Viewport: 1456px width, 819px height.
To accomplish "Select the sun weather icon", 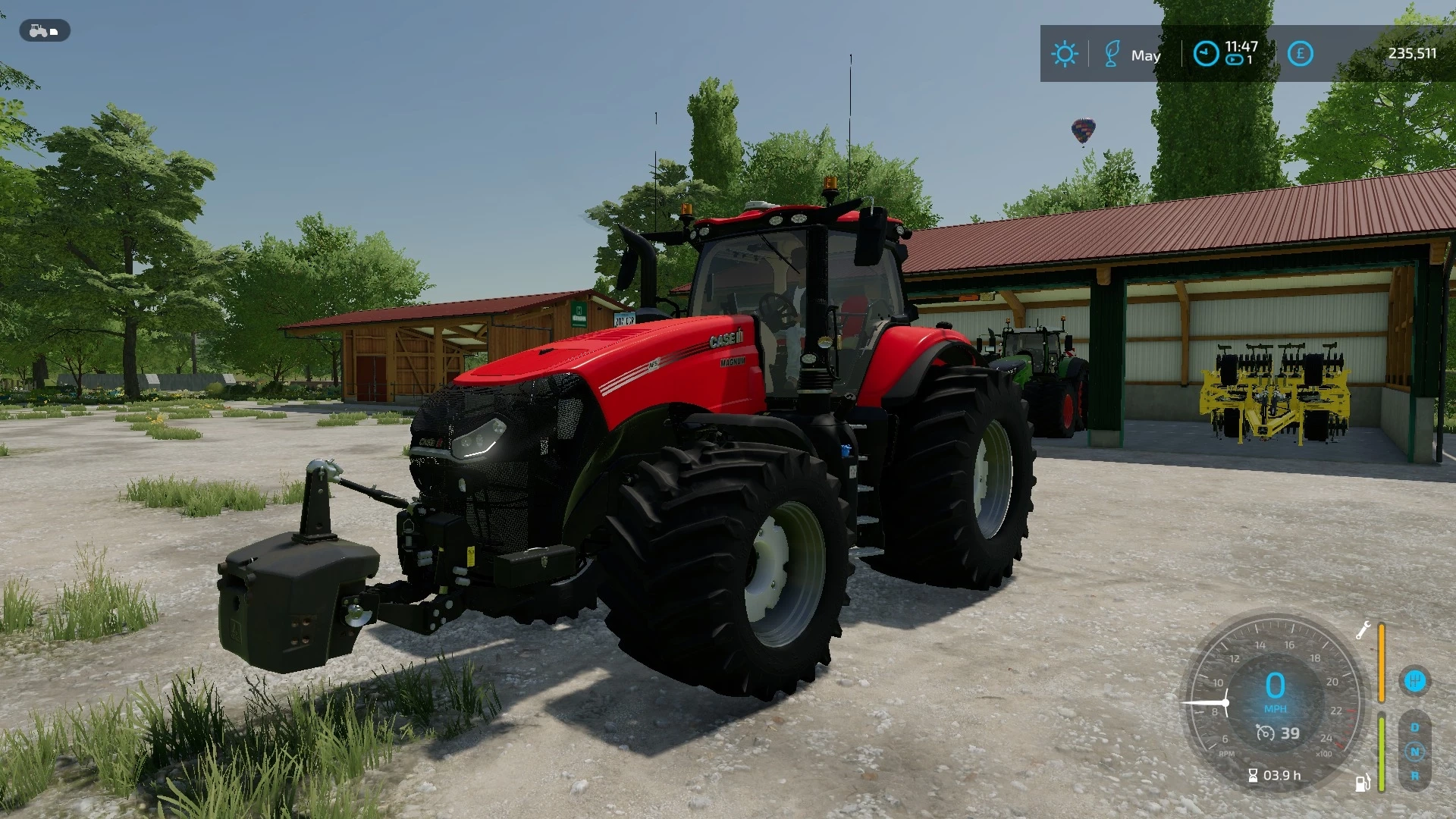I will tap(1065, 54).
